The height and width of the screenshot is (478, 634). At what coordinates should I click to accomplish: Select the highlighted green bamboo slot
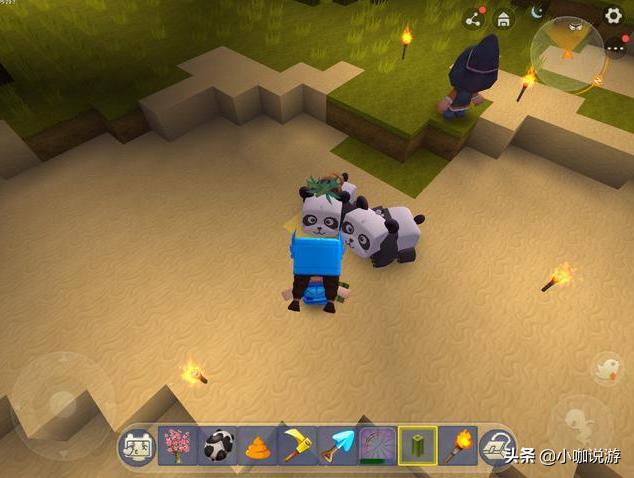(x=416, y=446)
